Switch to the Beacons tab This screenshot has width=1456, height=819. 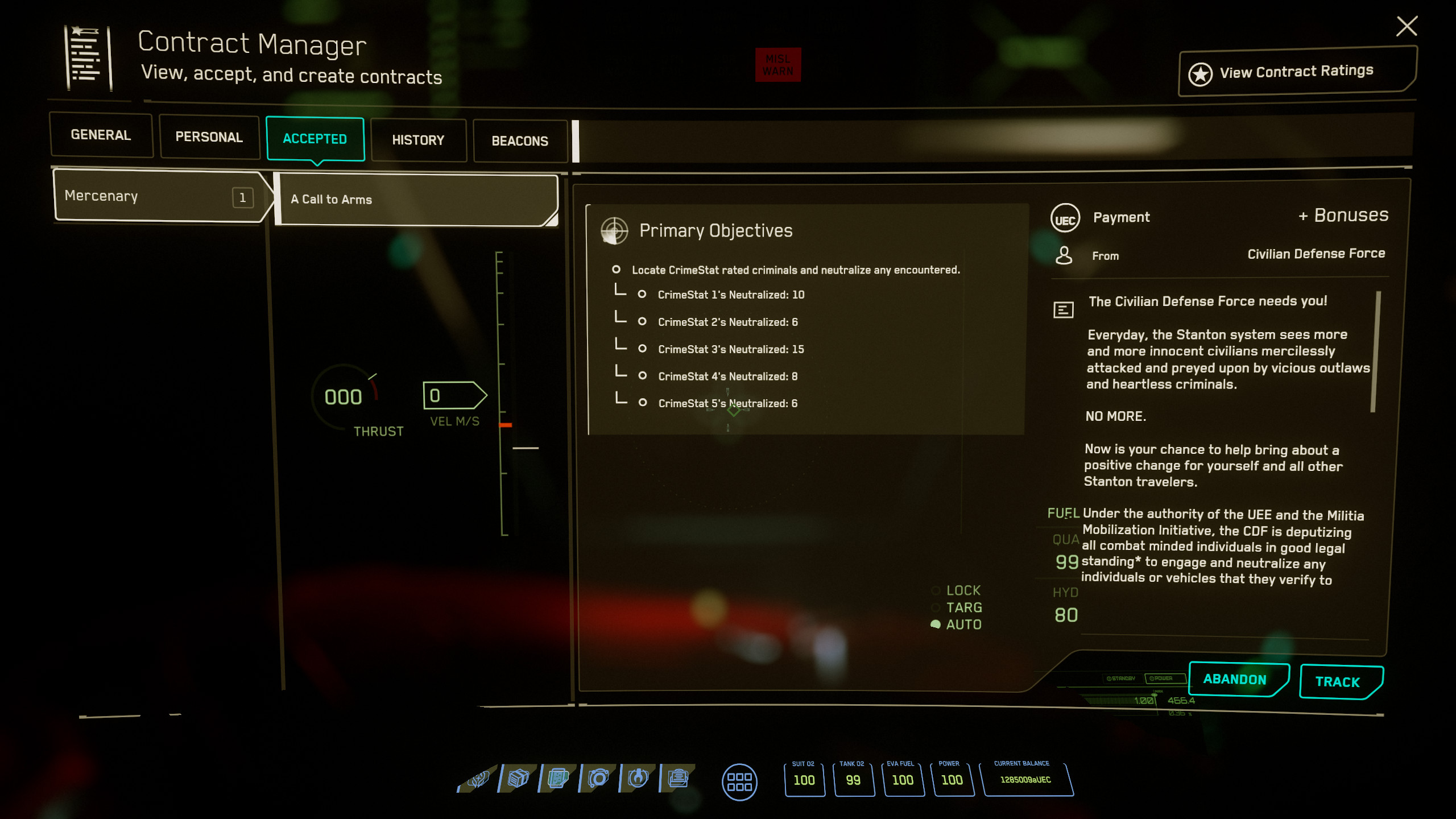coord(520,141)
